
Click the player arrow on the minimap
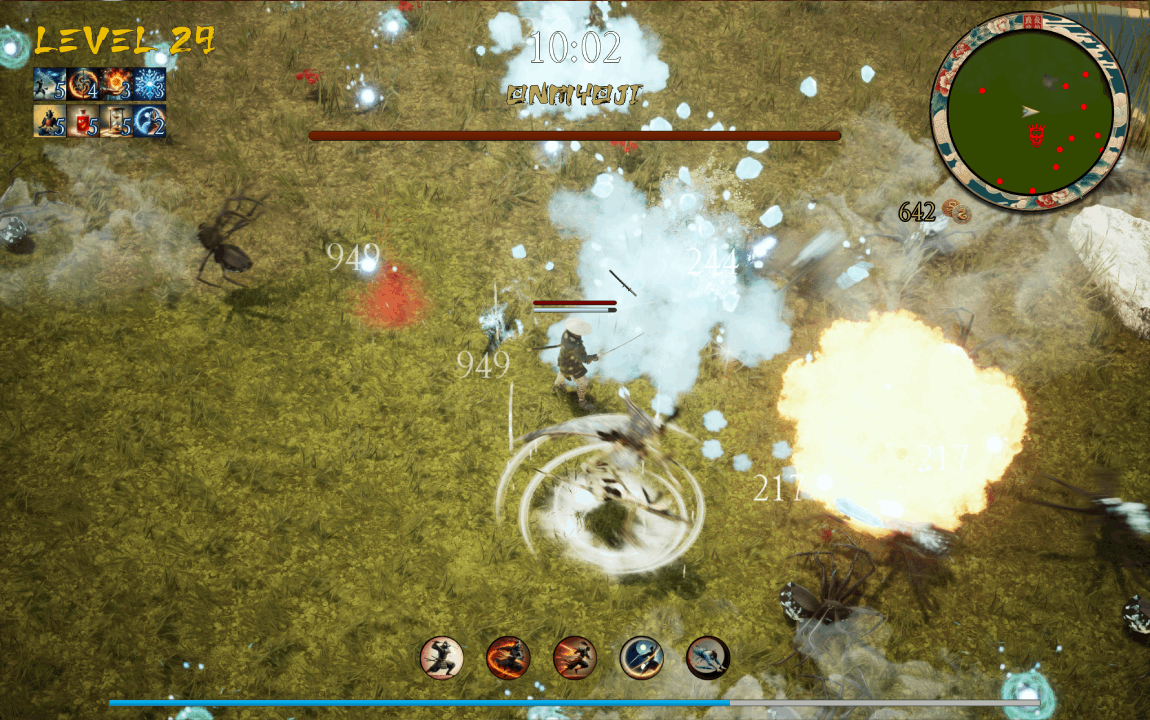pos(1031,111)
